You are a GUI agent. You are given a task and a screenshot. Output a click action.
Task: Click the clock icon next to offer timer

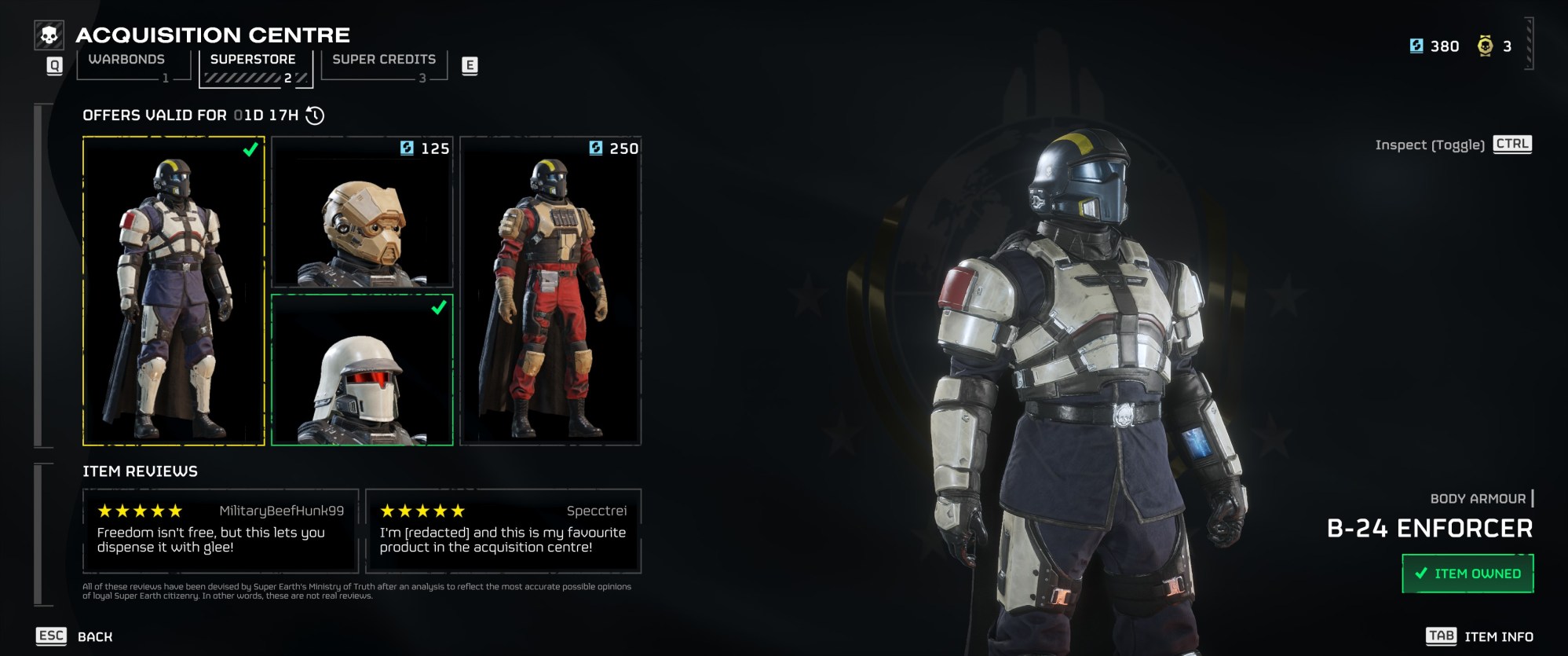coord(314,115)
